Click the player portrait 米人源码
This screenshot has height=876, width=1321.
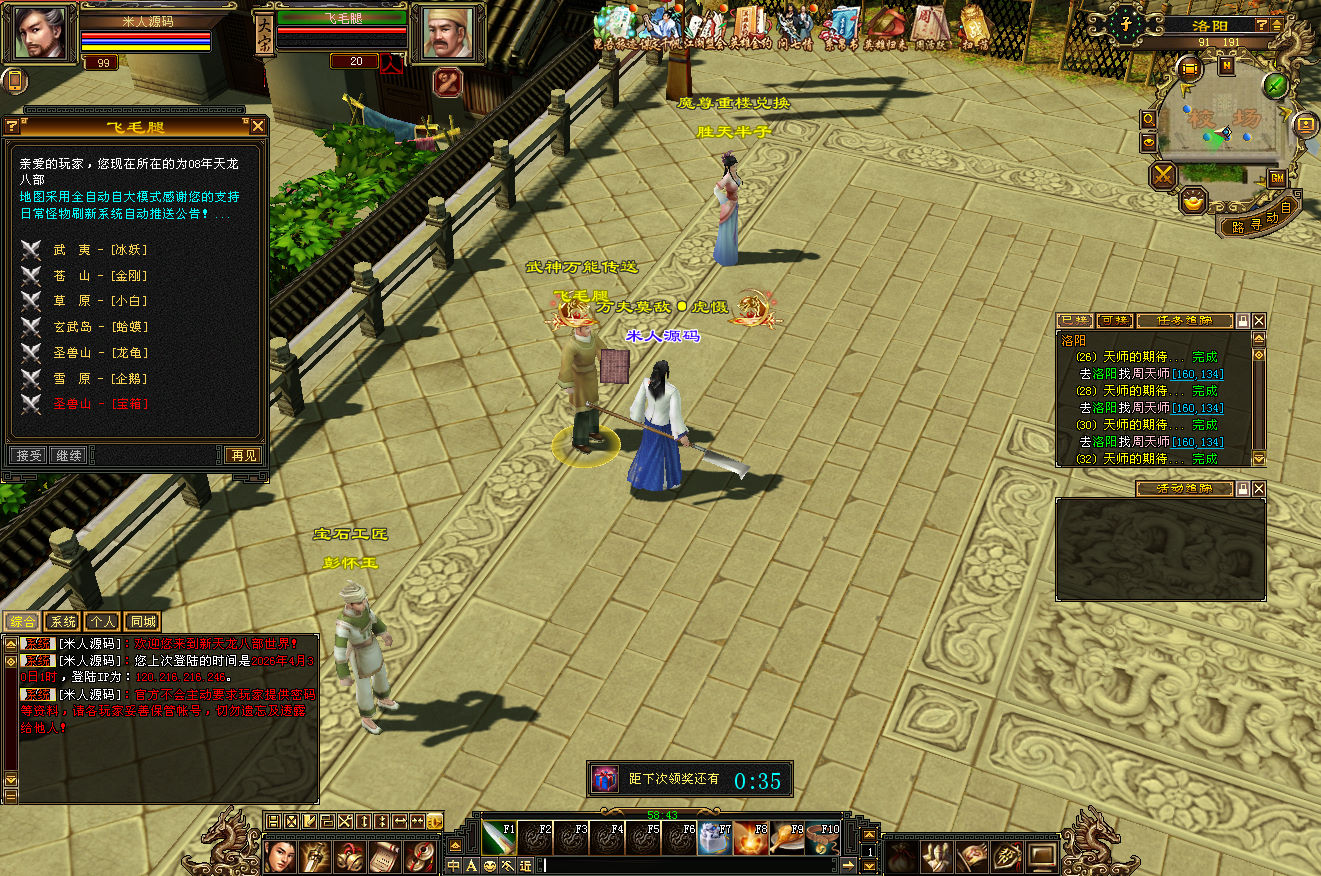click(40, 33)
